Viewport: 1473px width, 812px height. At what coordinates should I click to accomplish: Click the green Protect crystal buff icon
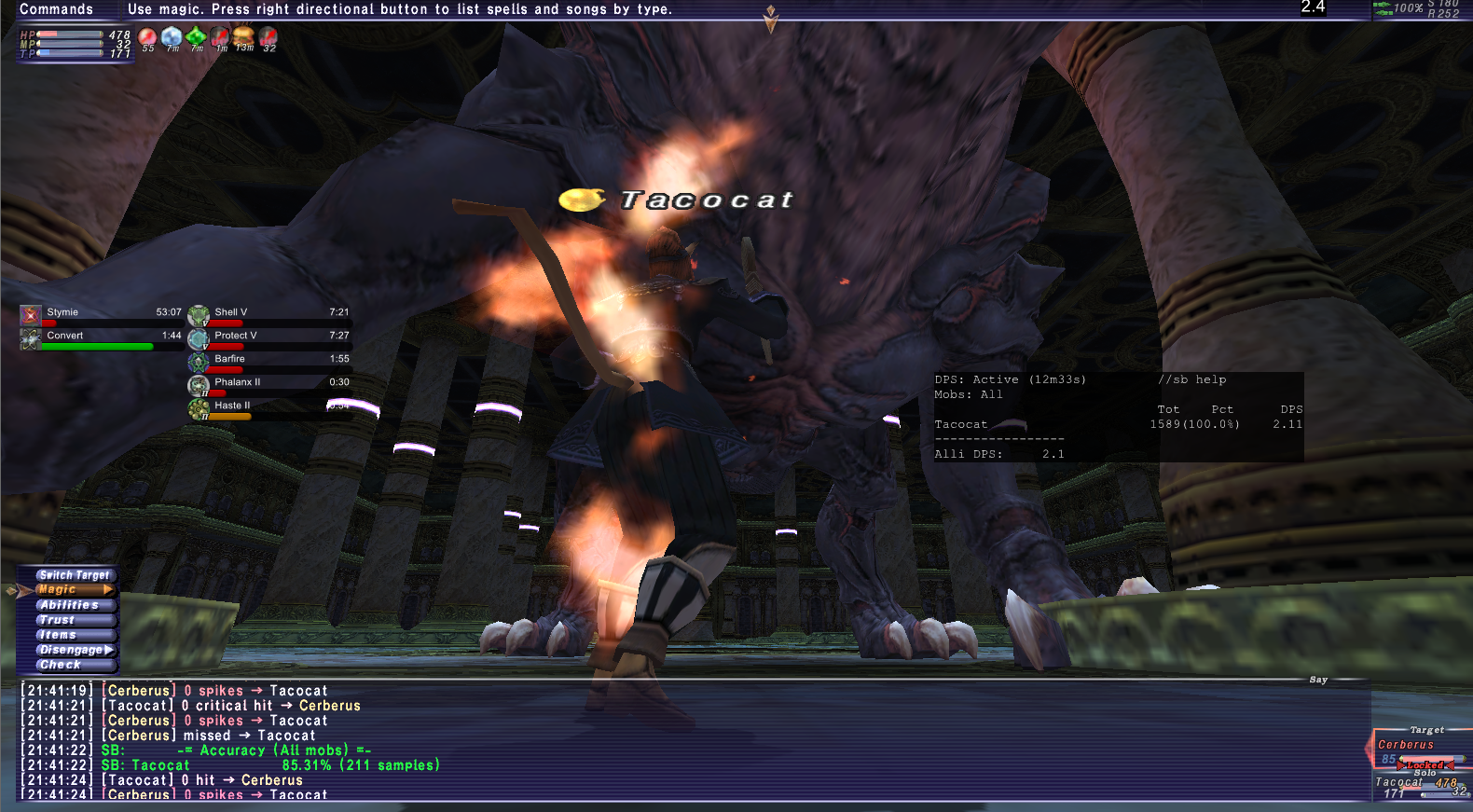[x=194, y=37]
